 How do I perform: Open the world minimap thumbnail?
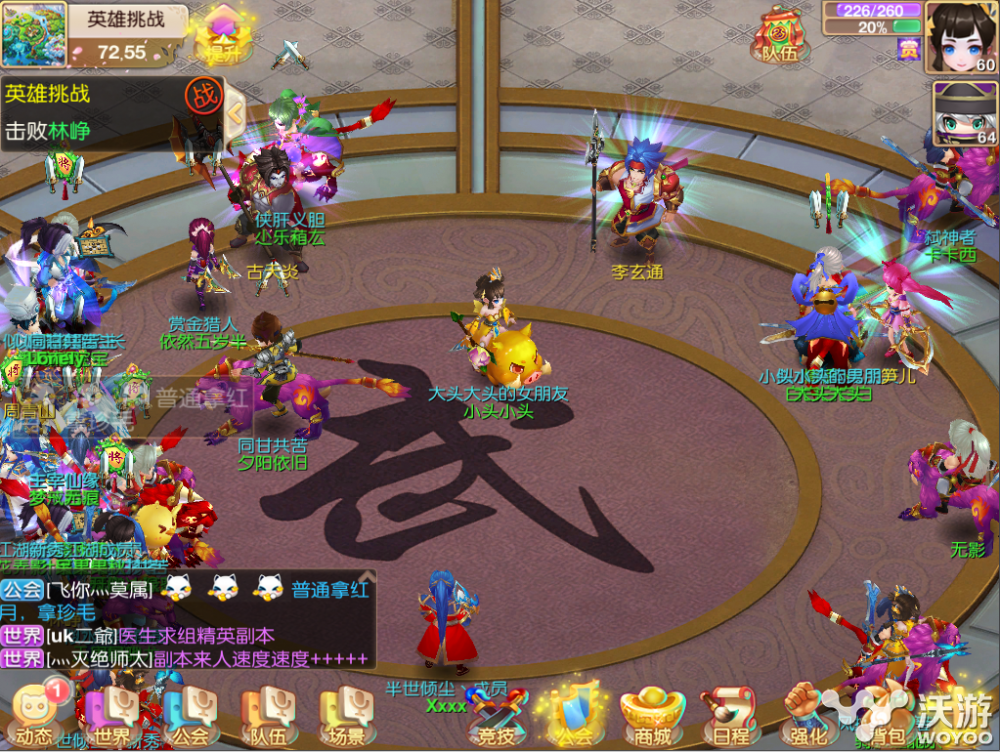click(33, 36)
